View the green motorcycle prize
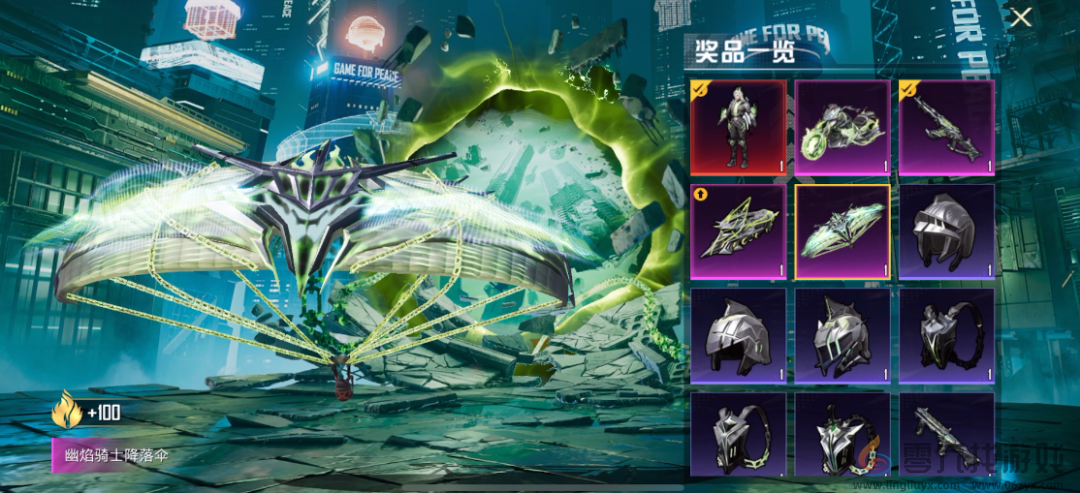Viewport: 1080px width, 493px height. [842, 127]
